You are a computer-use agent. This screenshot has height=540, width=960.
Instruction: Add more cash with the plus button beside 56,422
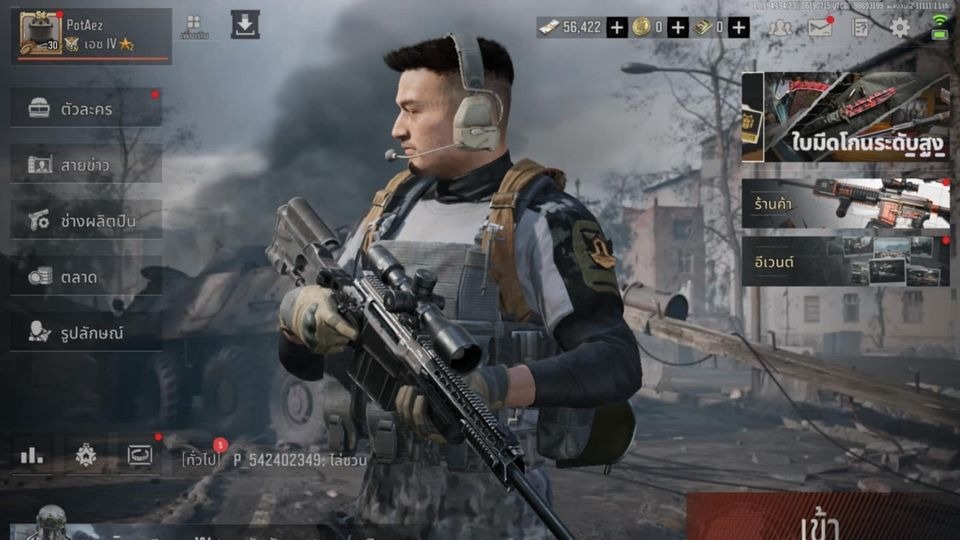617,27
